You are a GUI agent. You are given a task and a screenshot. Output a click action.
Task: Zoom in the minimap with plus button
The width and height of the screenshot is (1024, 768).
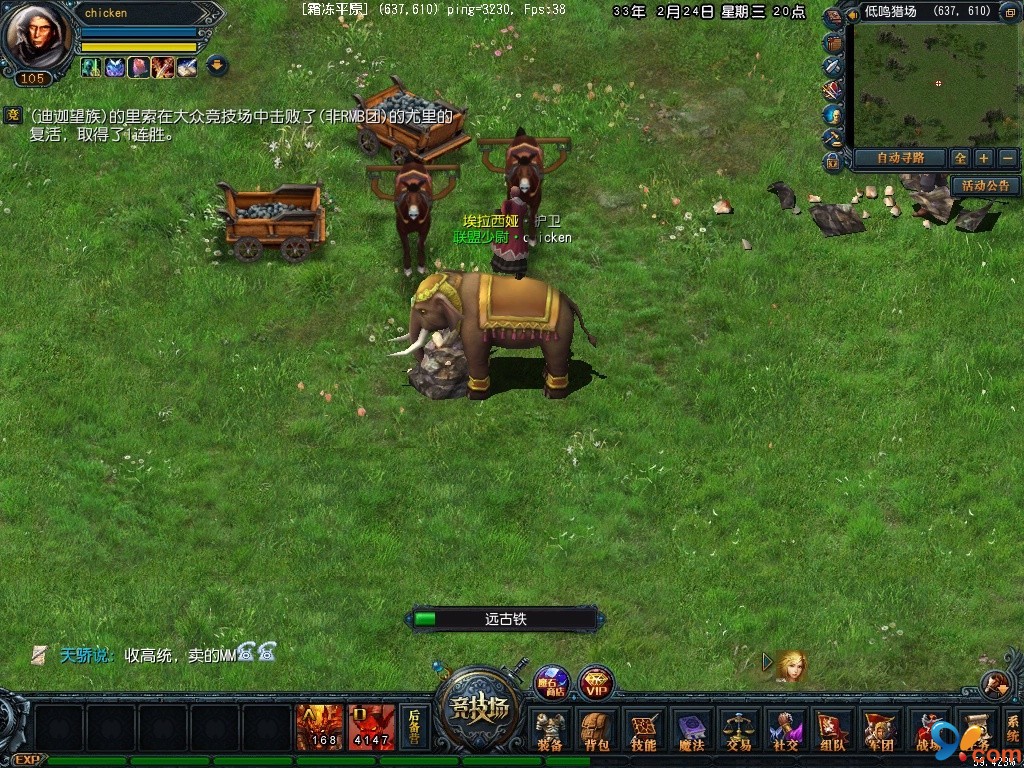point(984,158)
